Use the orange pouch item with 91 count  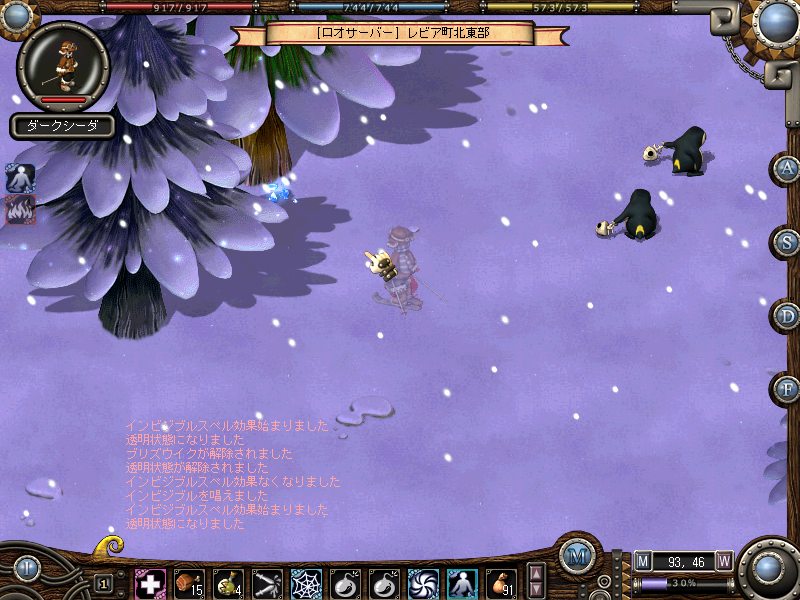pyautogui.click(x=501, y=583)
